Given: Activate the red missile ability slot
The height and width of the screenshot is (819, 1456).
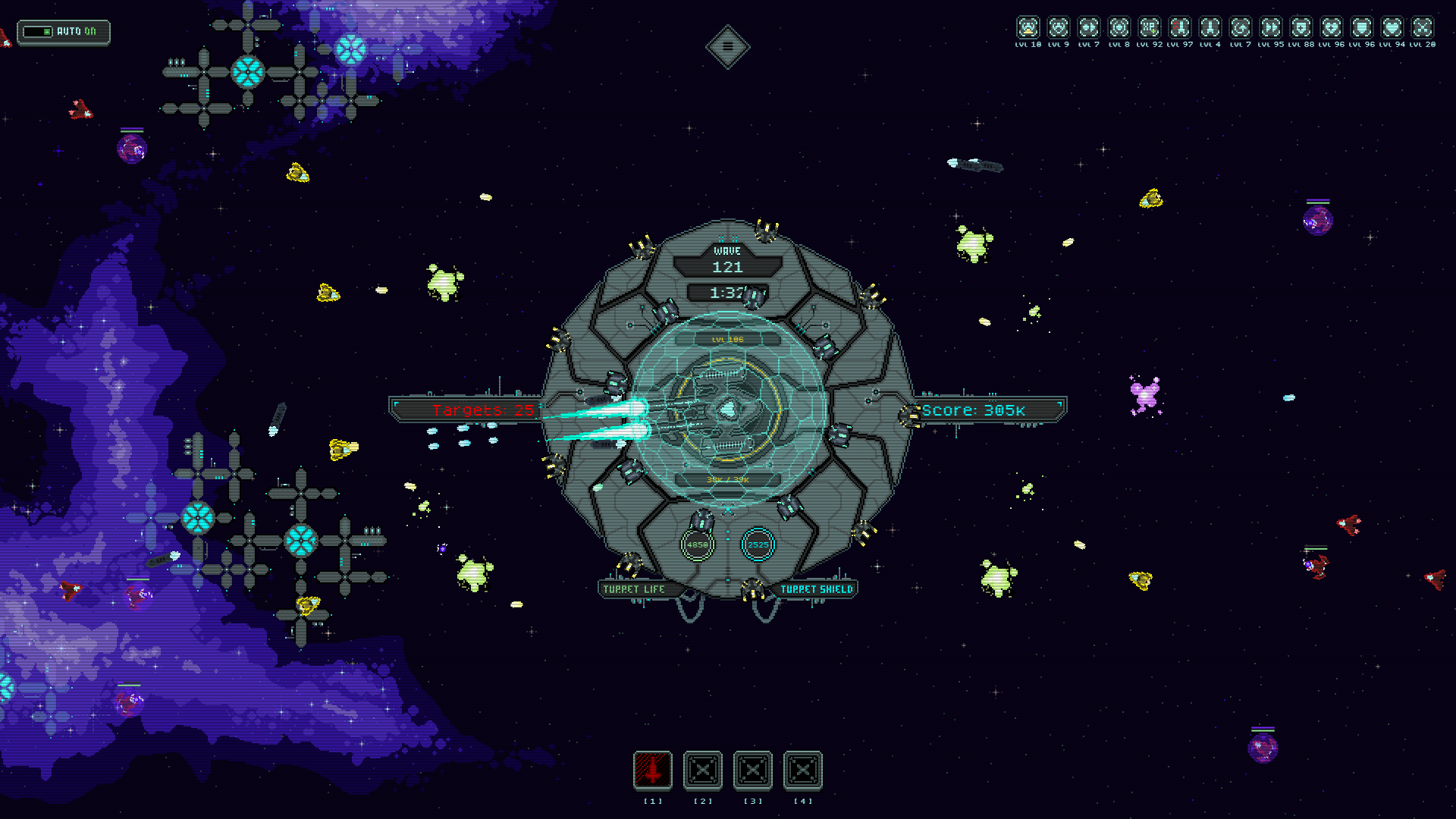Looking at the screenshot, I should point(653,771).
